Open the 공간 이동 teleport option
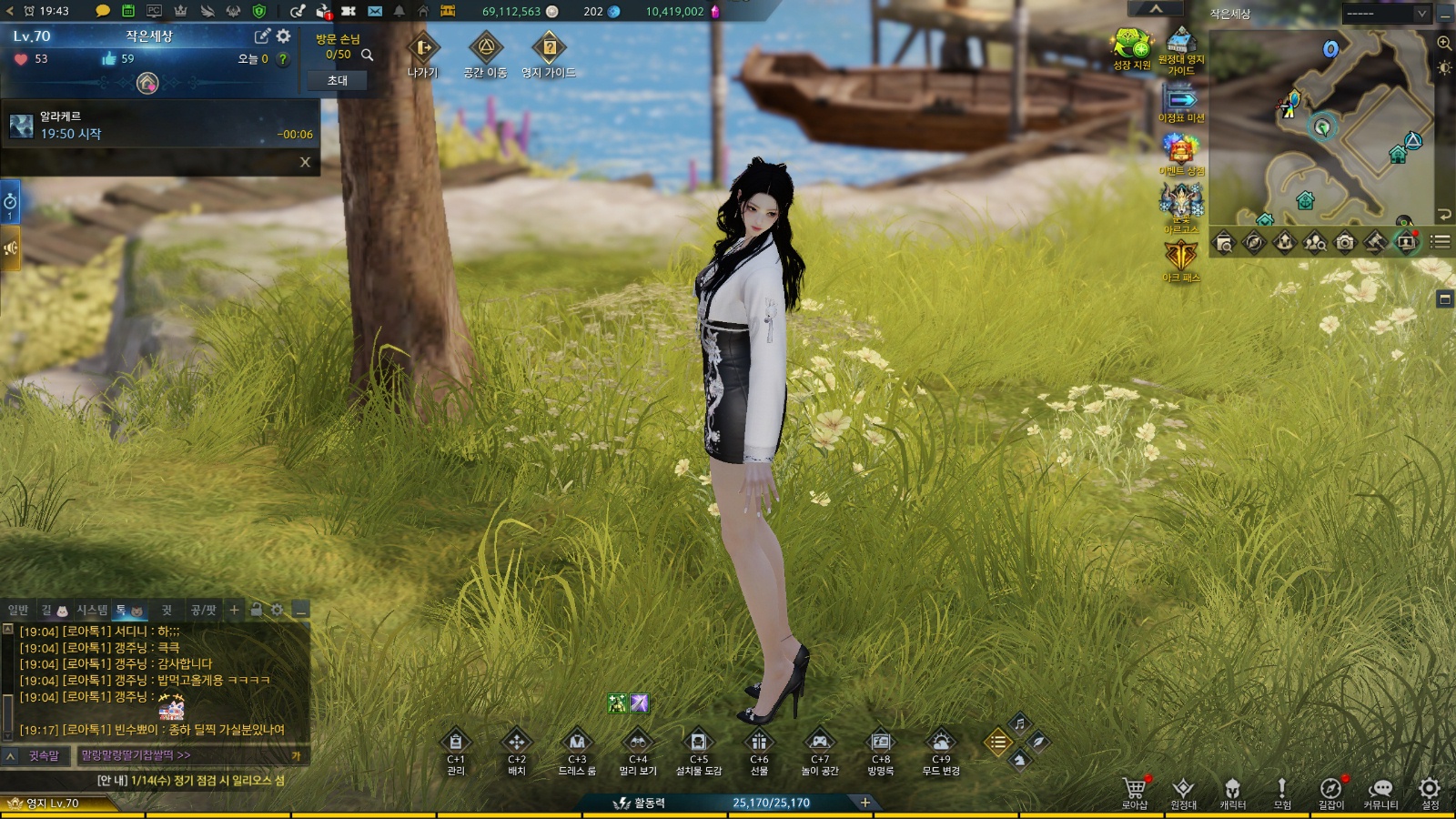Image resolution: width=1456 pixels, height=819 pixels. tap(485, 49)
